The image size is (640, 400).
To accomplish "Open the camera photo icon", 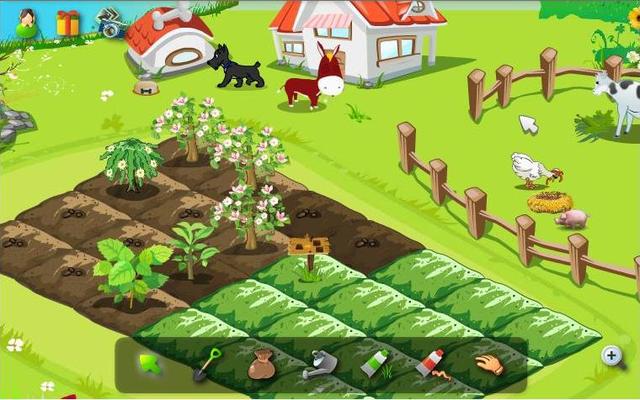I will point(110,24).
